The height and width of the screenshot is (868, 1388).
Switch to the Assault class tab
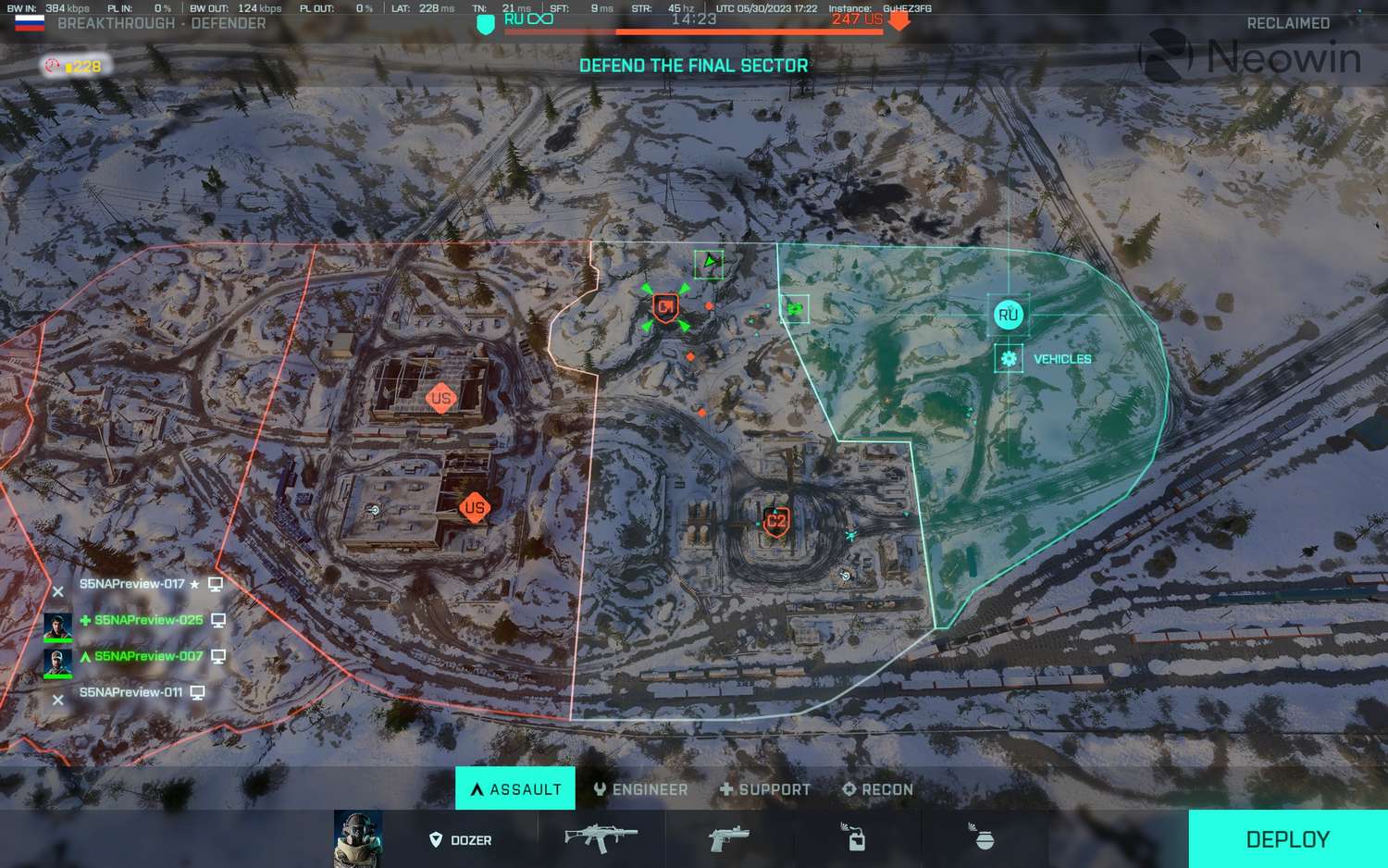coord(515,789)
